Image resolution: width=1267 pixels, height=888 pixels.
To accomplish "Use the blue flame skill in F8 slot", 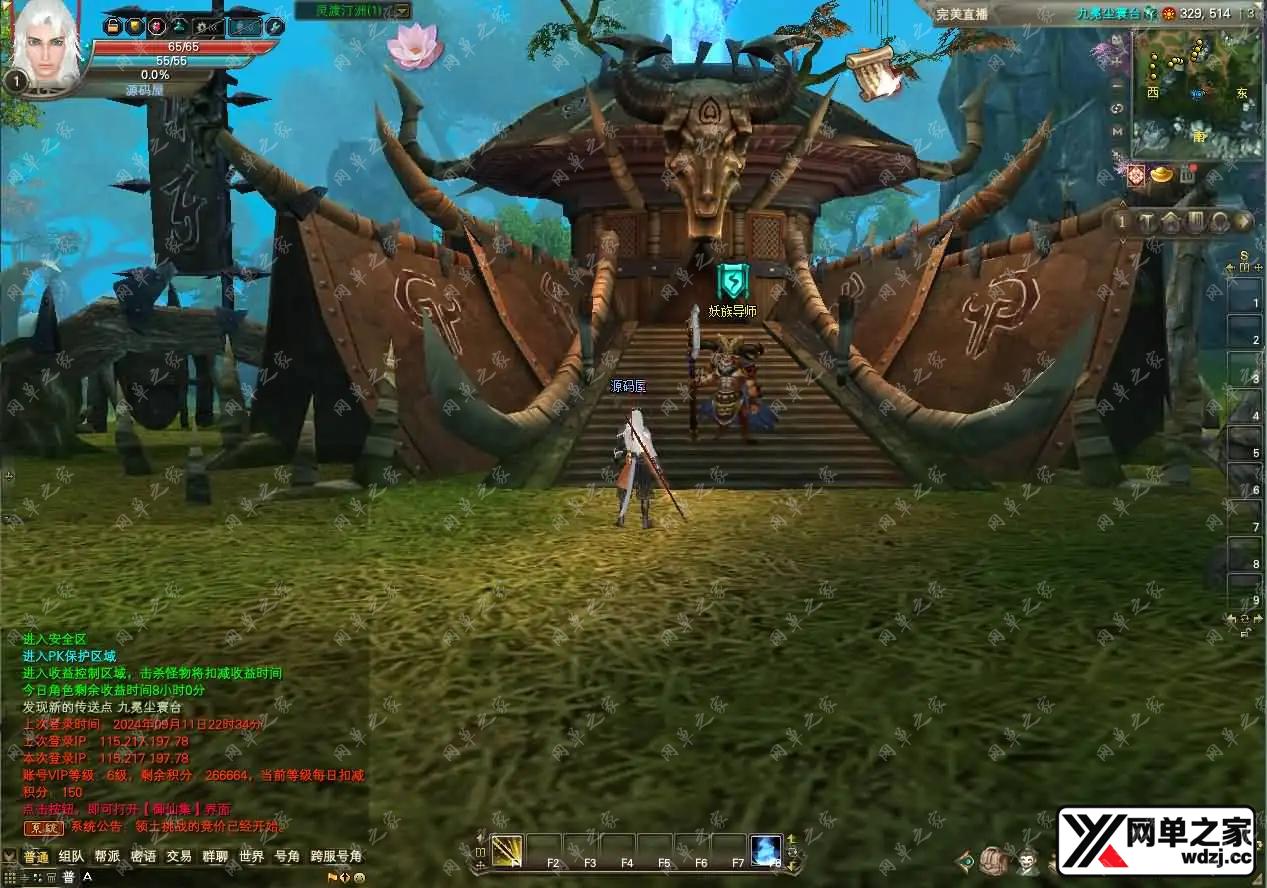I will click(x=766, y=850).
